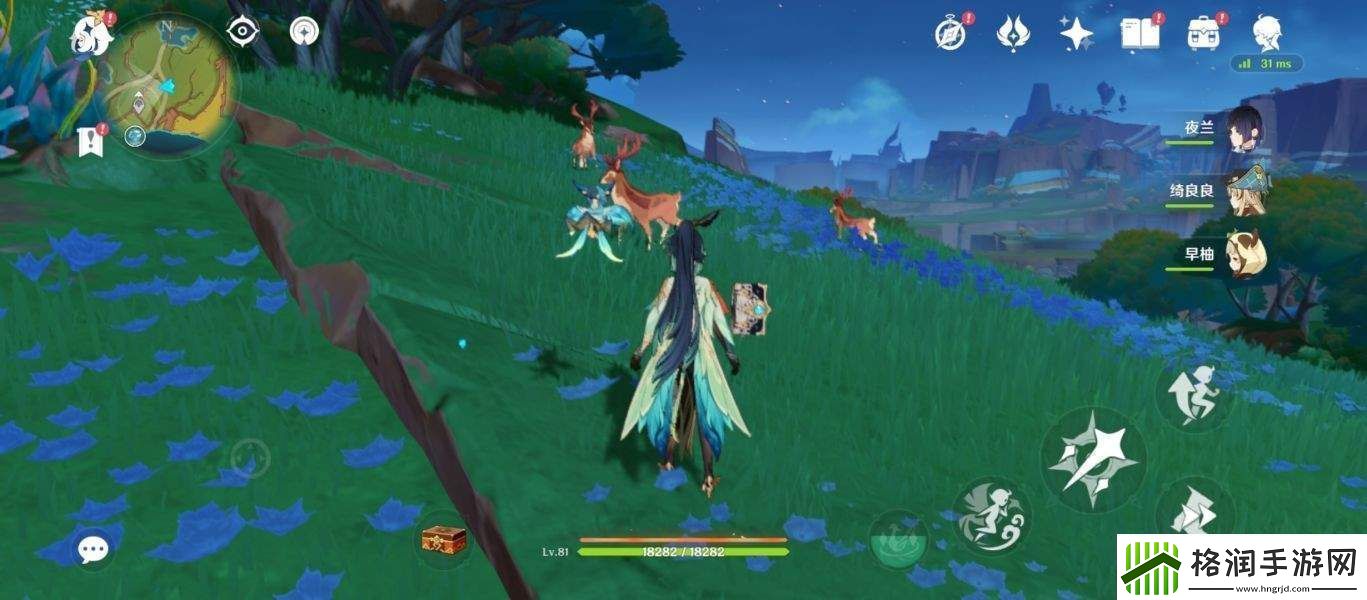The width and height of the screenshot is (1367, 600).
Task: Switch to party member 绮良良
Action: tap(1245, 192)
